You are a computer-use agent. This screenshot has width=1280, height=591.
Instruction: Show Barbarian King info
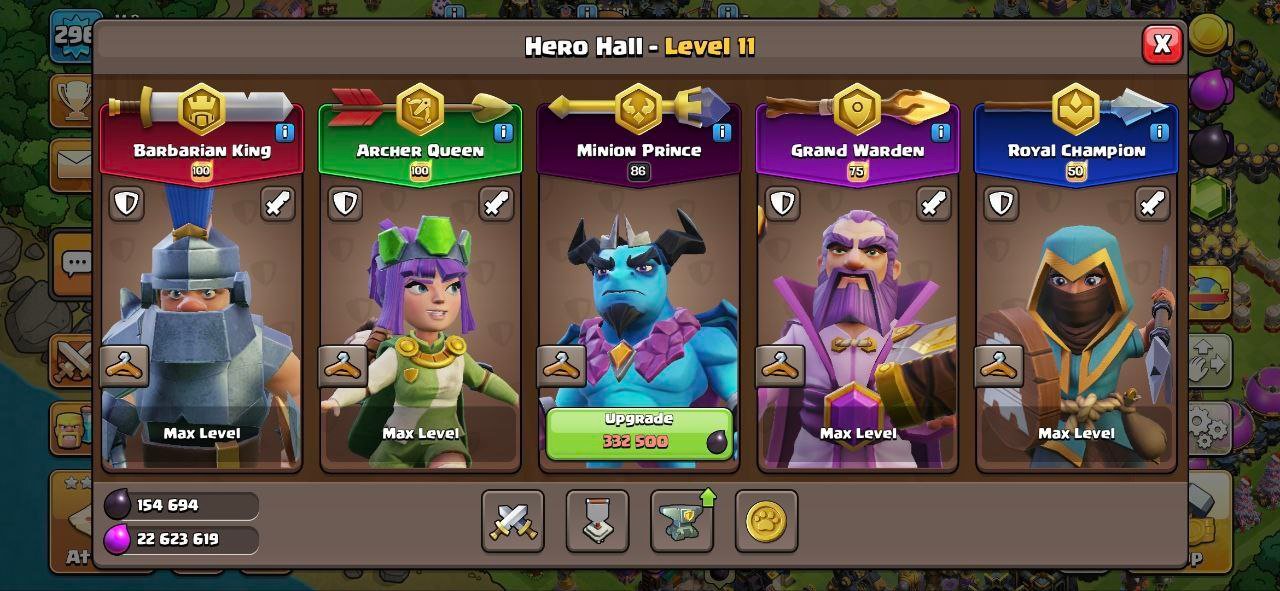(x=285, y=132)
